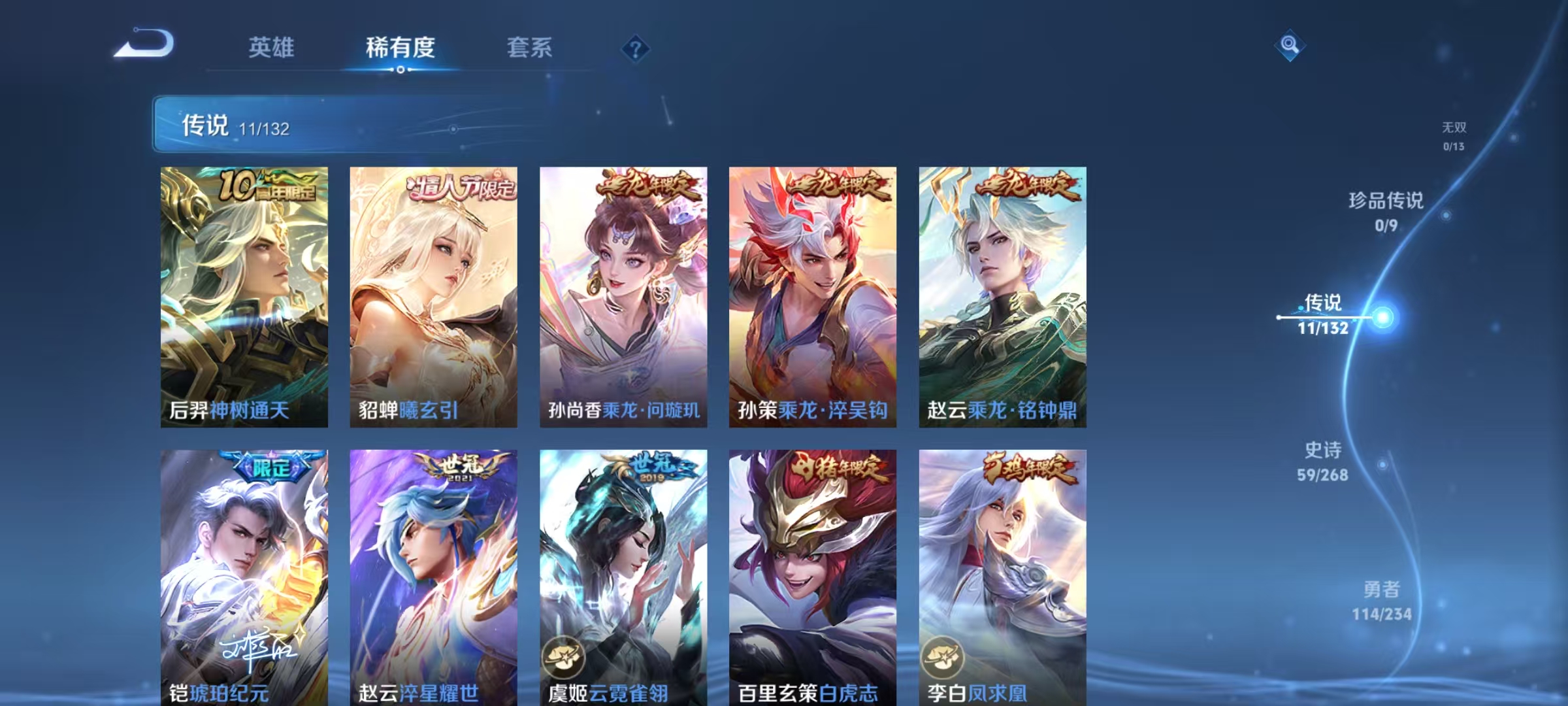The width and height of the screenshot is (1568, 706).
Task: Select 貂蝉's 曦玄引 skin
Action: (x=433, y=297)
